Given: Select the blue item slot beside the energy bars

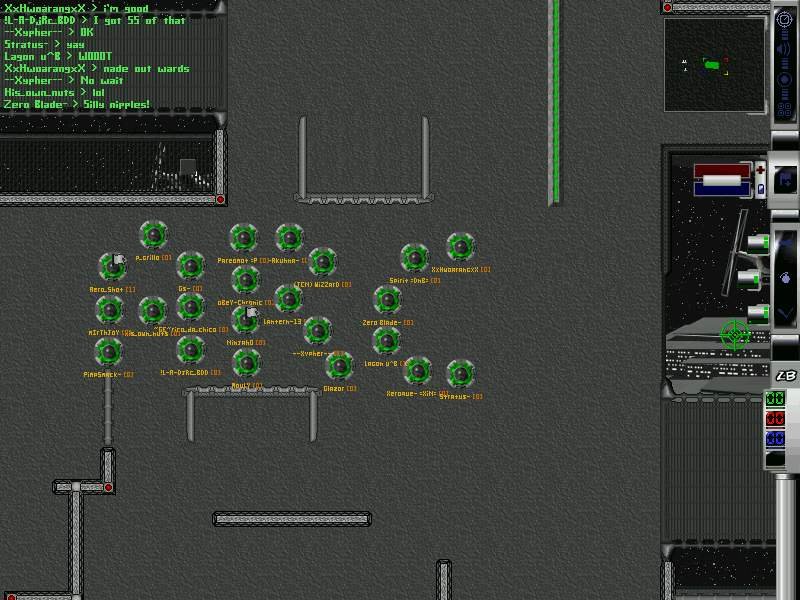Looking at the screenshot, I should coord(760,188).
